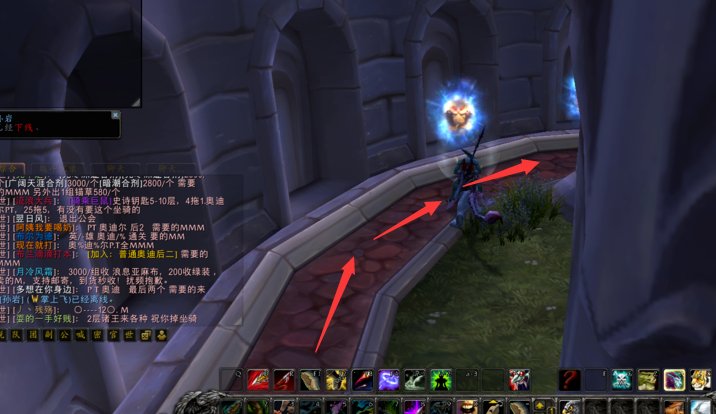Use the red question mark action slot

[570, 381]
